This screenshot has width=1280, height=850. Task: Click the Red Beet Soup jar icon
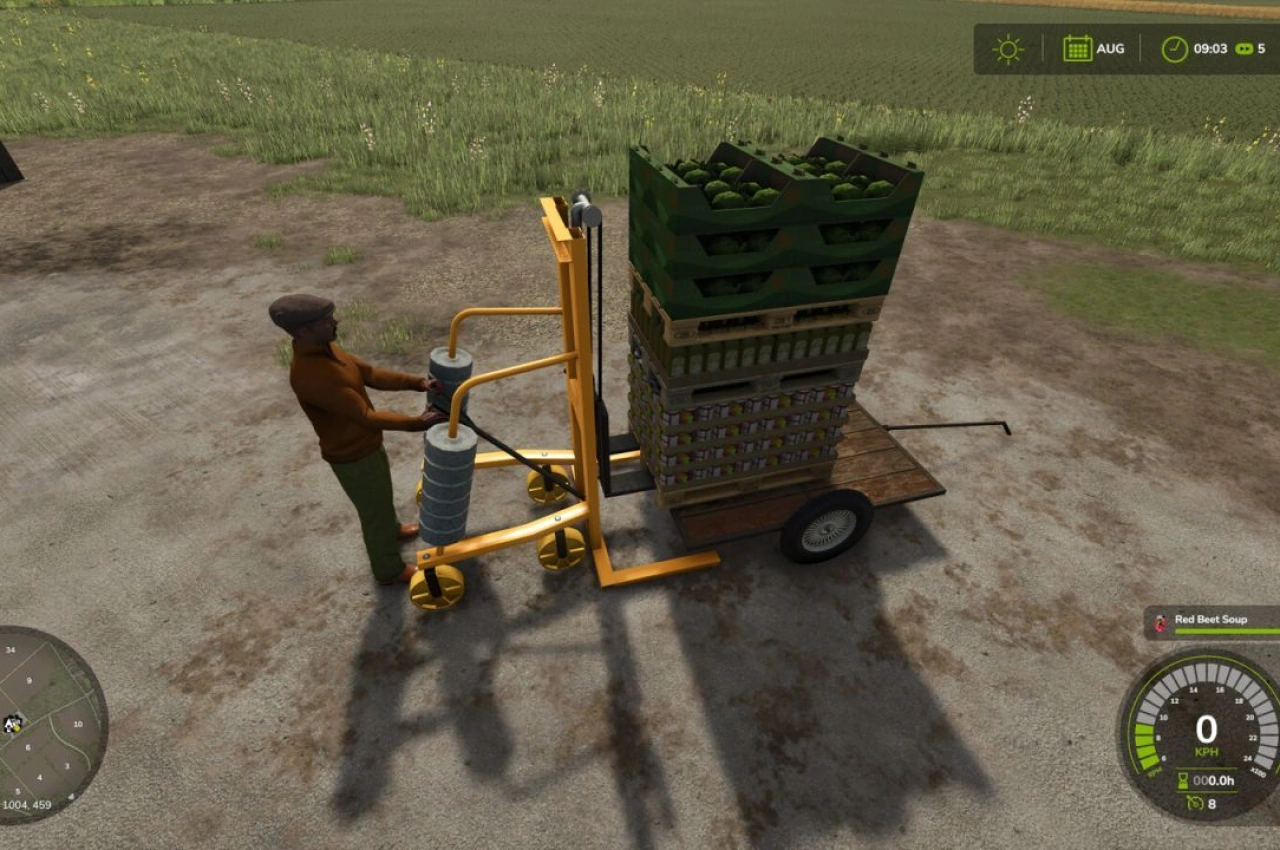[1159, 621]
